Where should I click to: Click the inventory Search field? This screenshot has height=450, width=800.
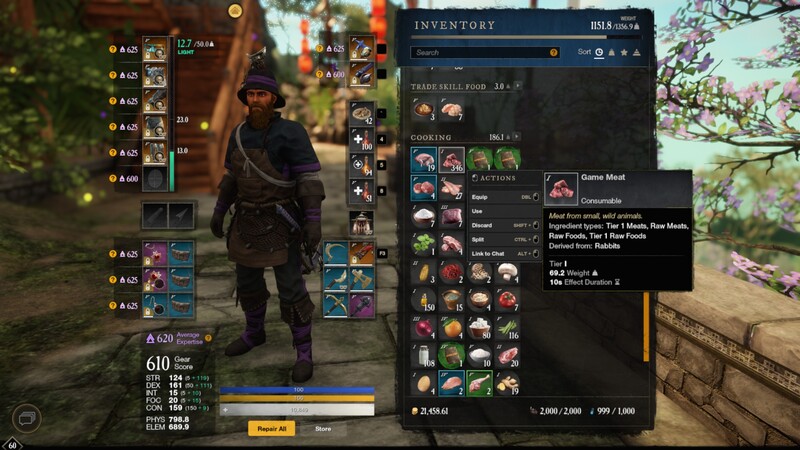pos(480,52)
